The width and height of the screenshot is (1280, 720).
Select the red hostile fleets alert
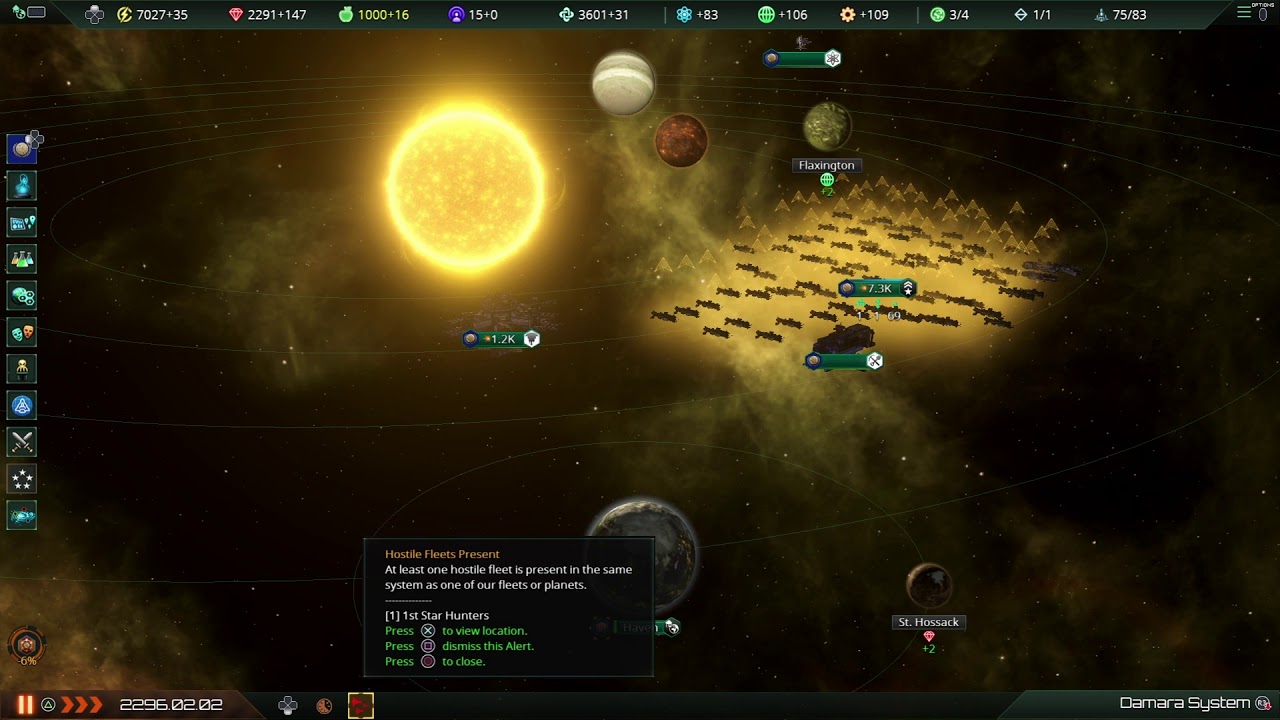click(361, 705)
